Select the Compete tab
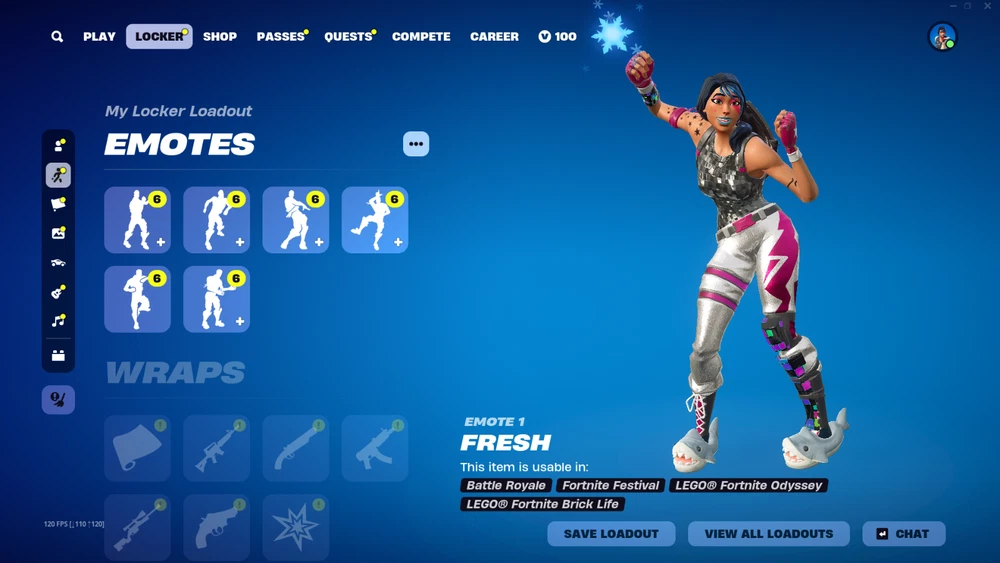1000x563 pixels. 421,37
